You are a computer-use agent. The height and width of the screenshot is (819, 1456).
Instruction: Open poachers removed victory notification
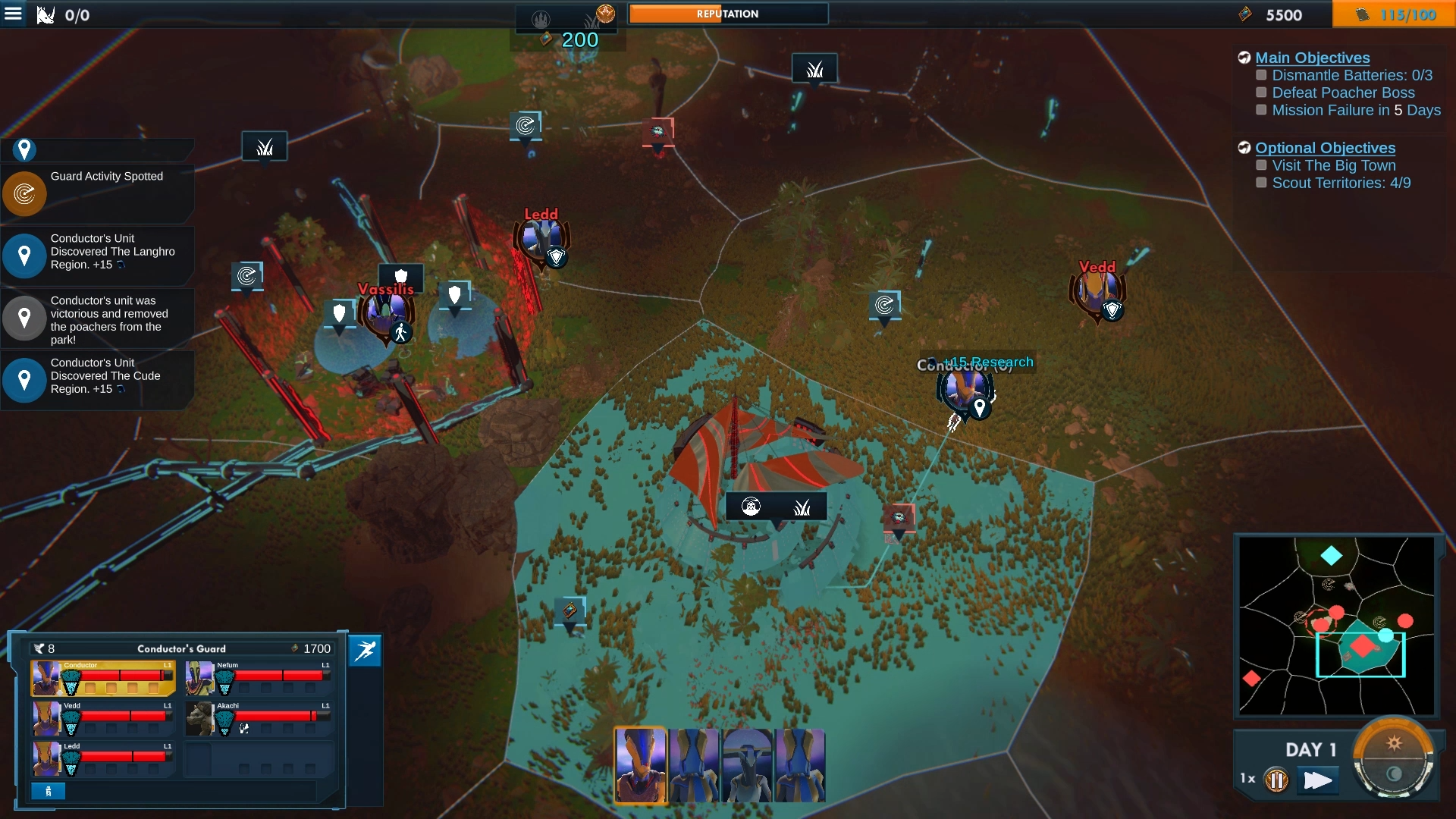point(97,318)
